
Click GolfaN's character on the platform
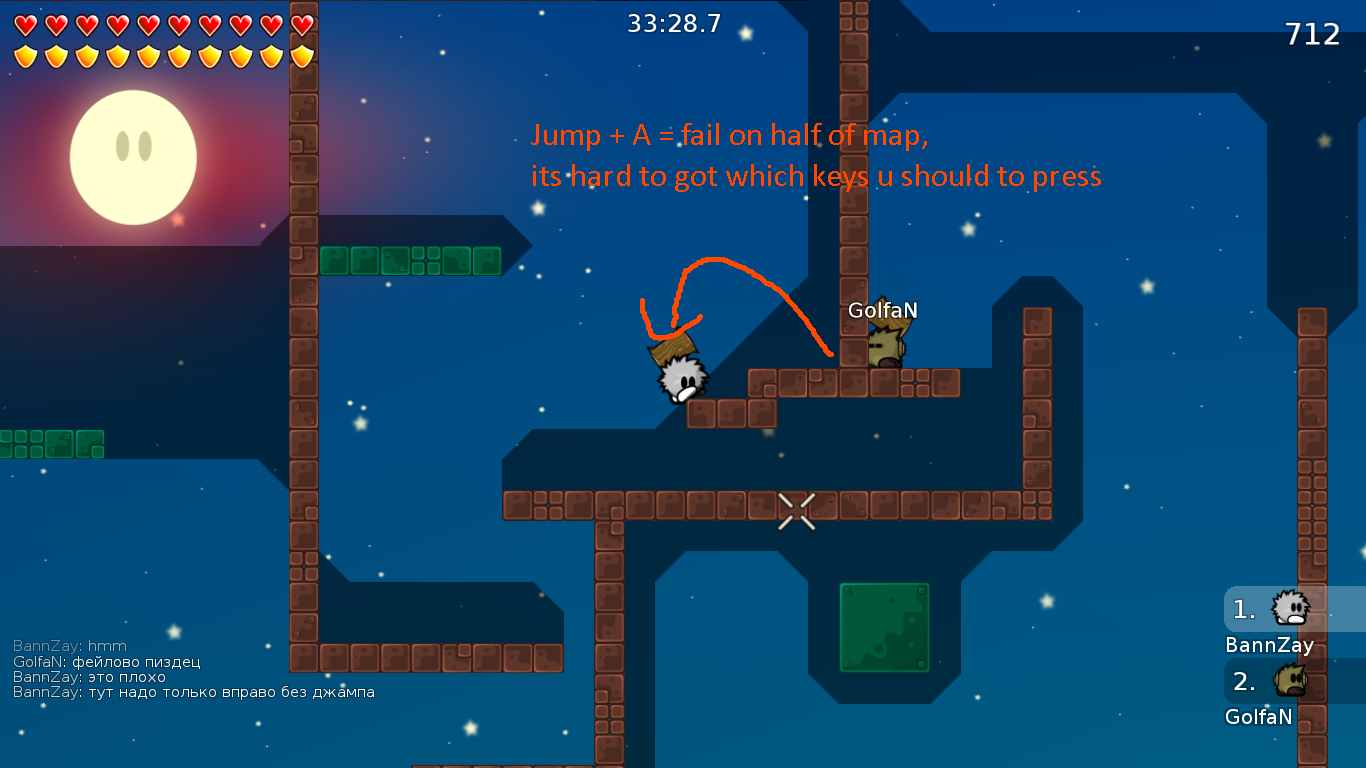point(885,345)
